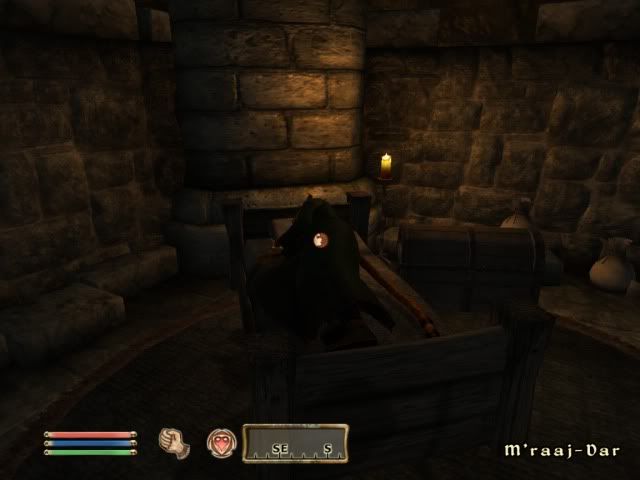Click the compass direction bar
Viewport: 640px width, 480px height.
296,443
